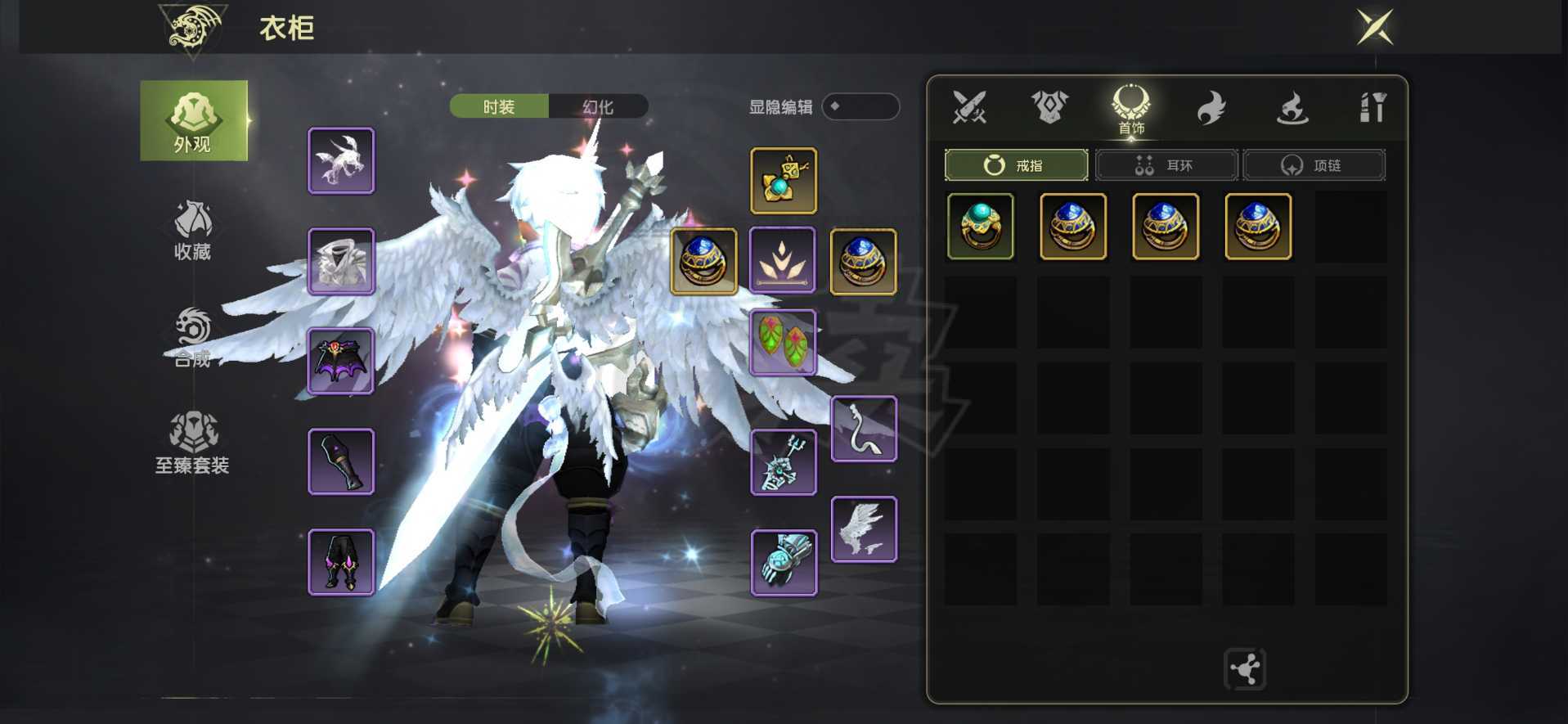The height and width of the screenshot is (724, 1568).
Task: Switch to the 幻化 transmog tab
Action: [598, 106]
